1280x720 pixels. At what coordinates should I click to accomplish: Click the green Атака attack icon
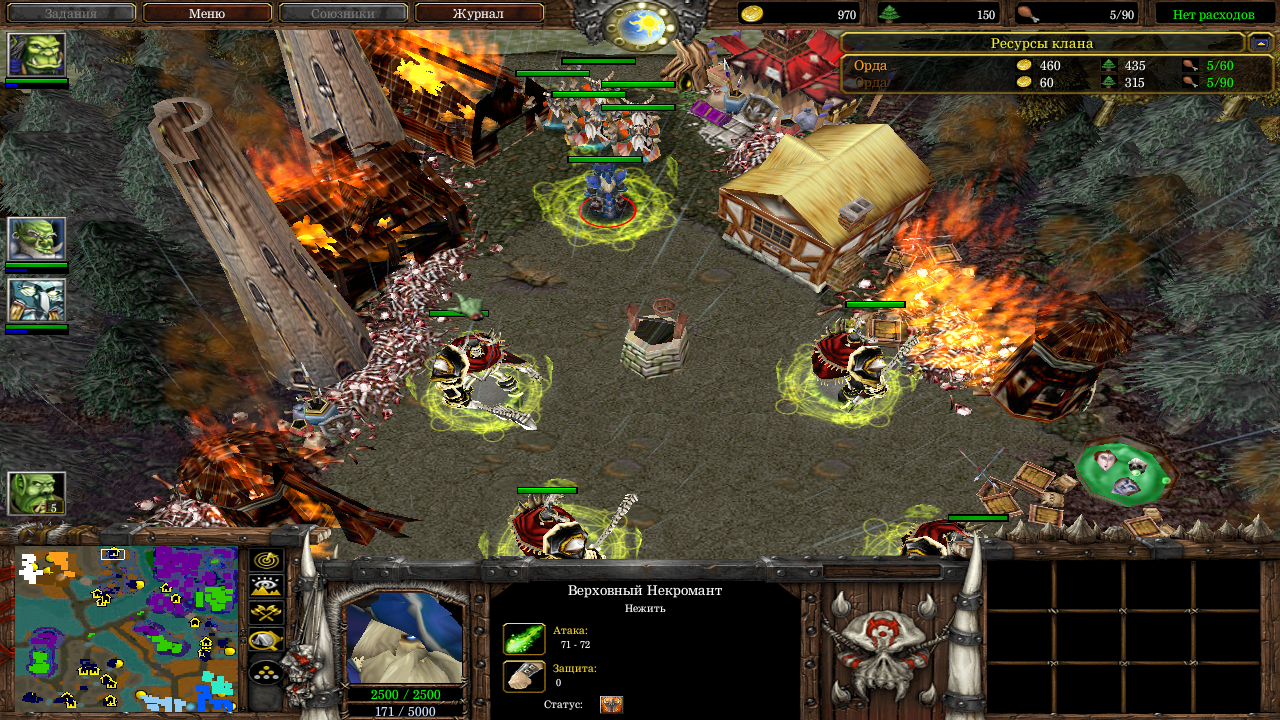pyautogui.click(x=524, y=638)
